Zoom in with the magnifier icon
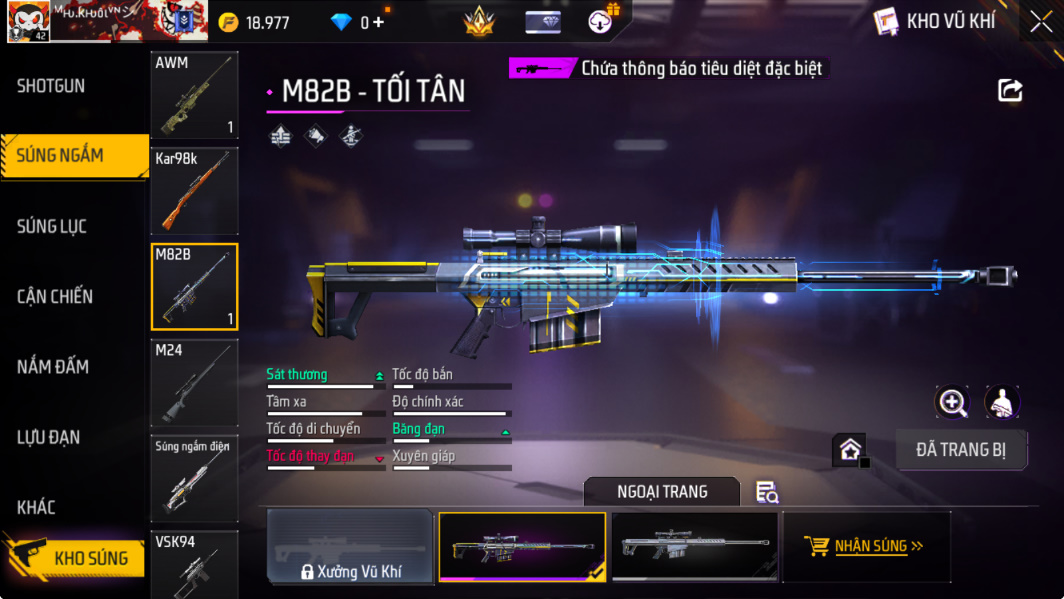This screenshot has width=1064, height=599. (x=952, y=402)
